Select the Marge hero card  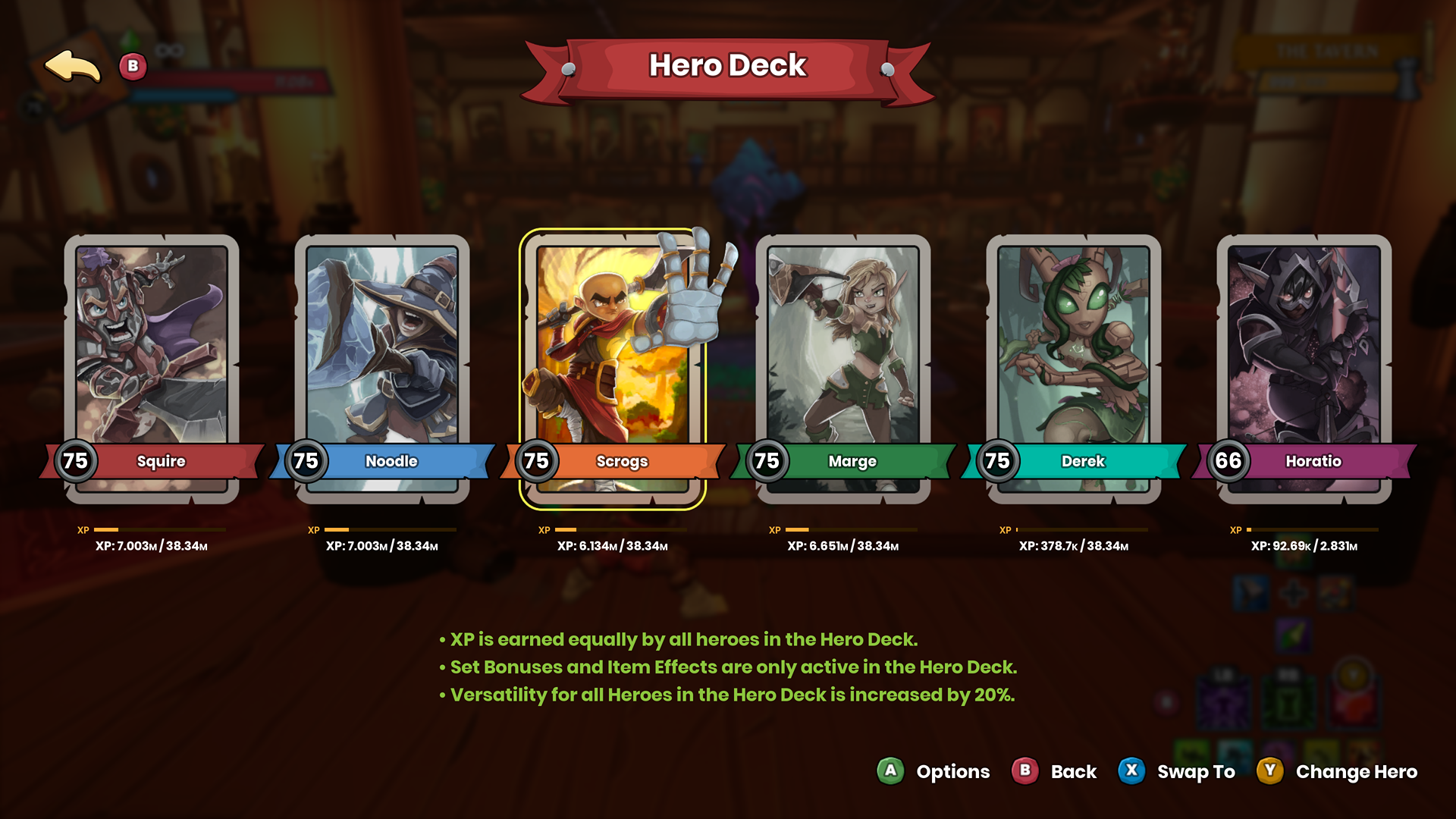[x=843, y=364]
